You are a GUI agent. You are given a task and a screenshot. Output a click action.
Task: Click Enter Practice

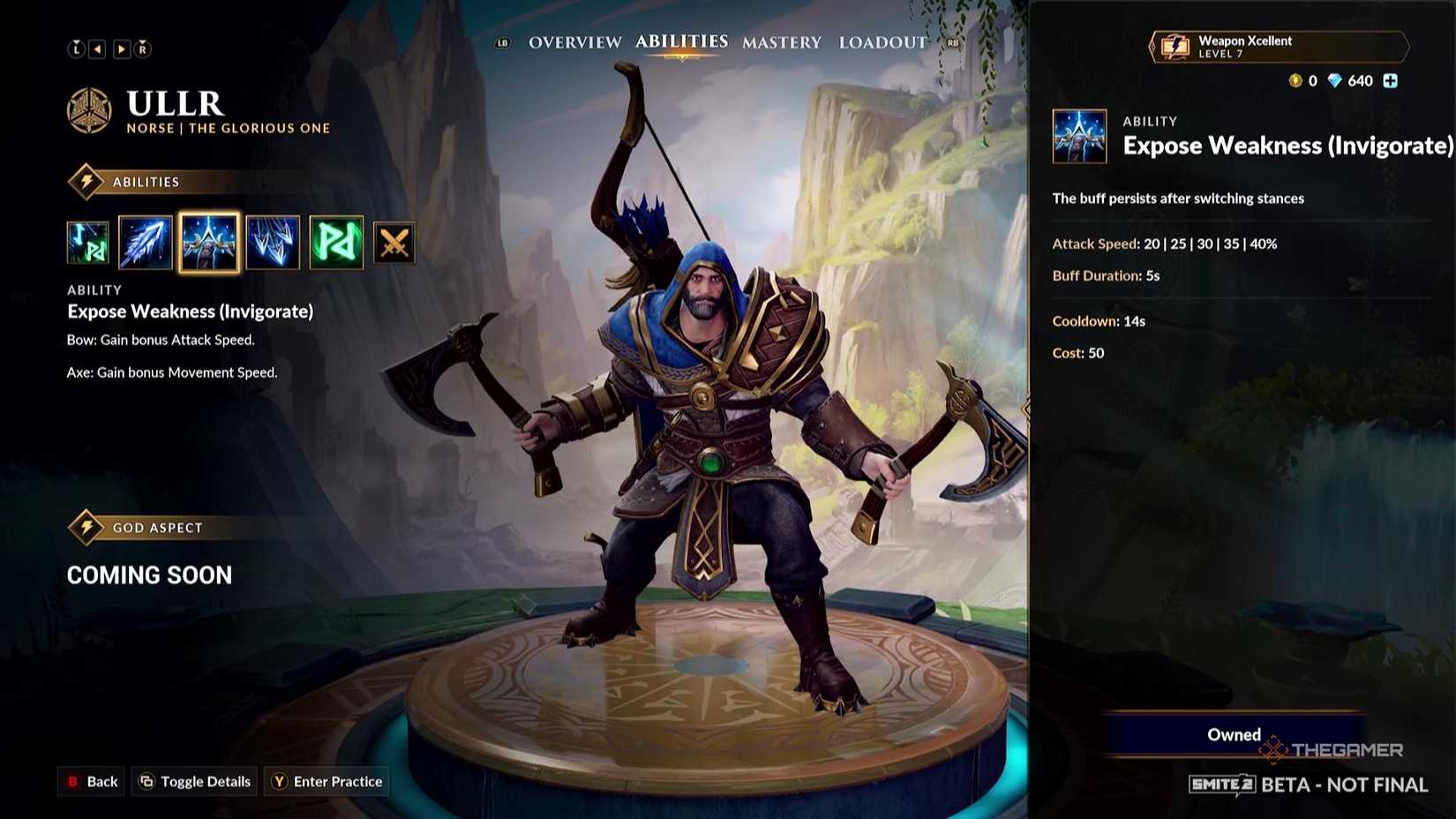point(326,781)
